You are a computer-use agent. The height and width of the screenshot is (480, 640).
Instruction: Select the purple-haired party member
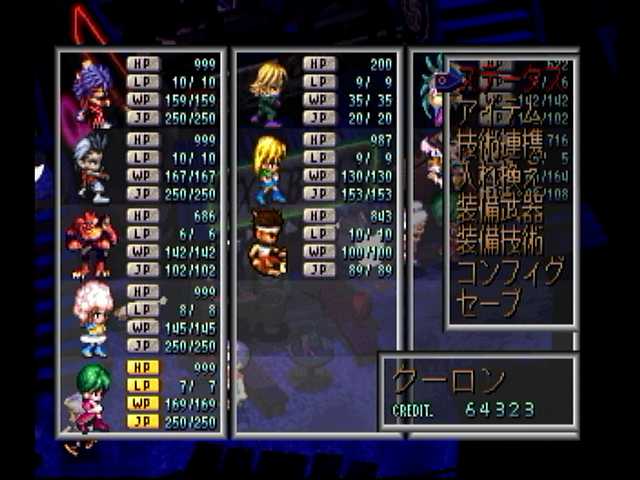click(140, 91)
